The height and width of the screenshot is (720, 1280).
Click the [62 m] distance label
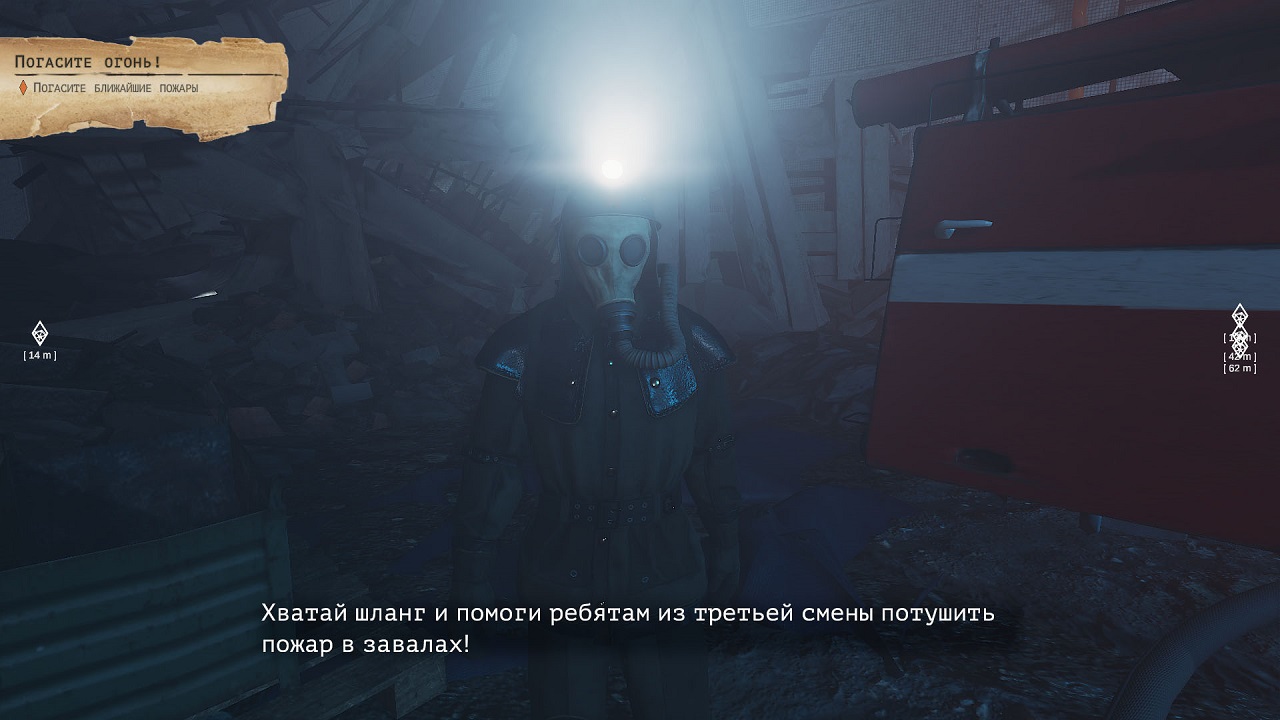point(1240,368)
